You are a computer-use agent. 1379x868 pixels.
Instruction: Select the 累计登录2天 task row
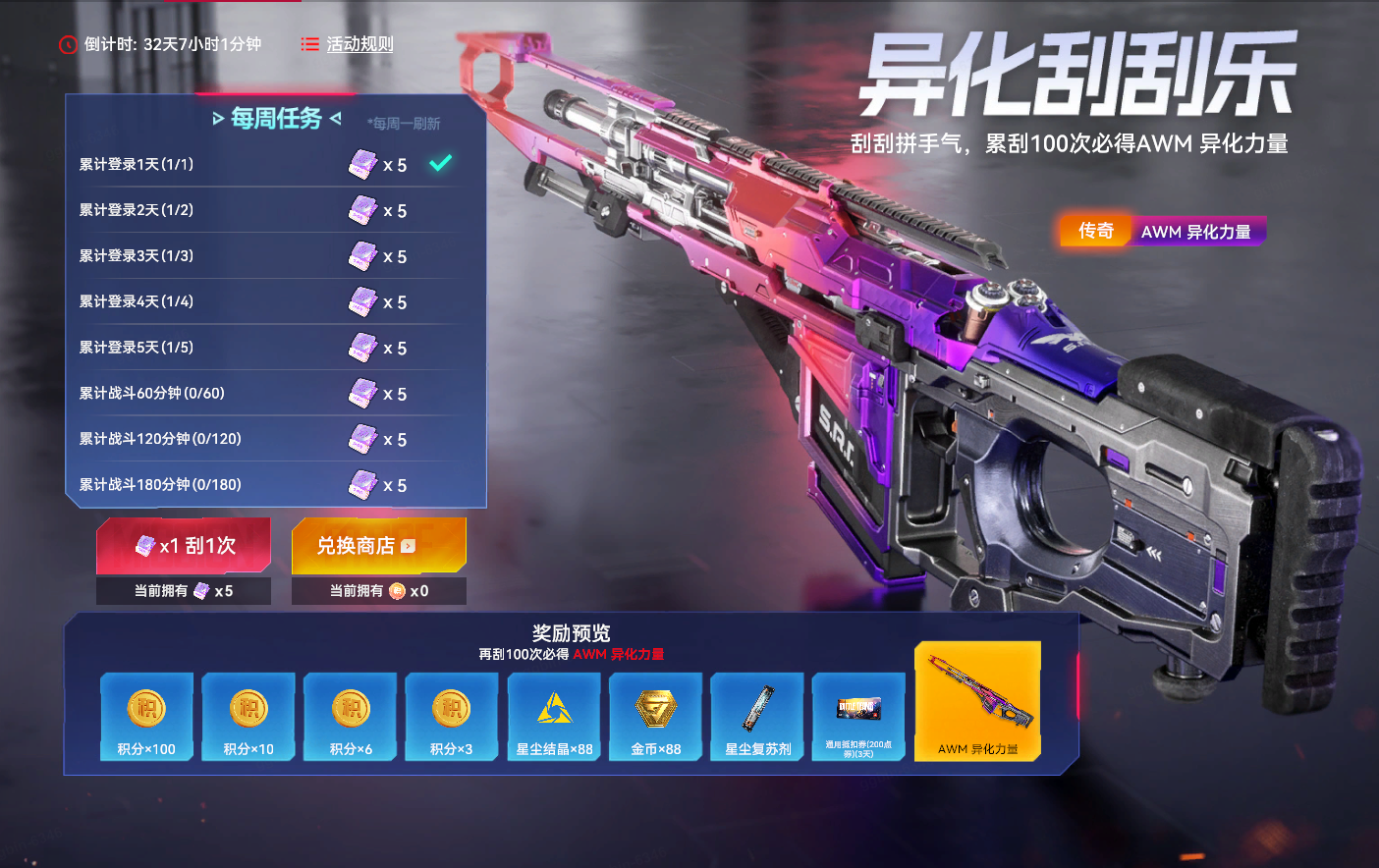(265, 210)
